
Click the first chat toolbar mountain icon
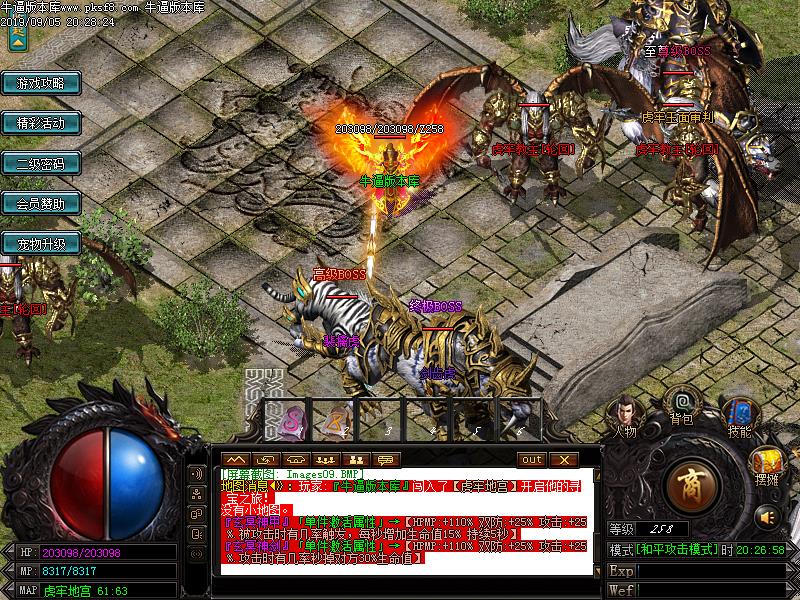point(236,459)
